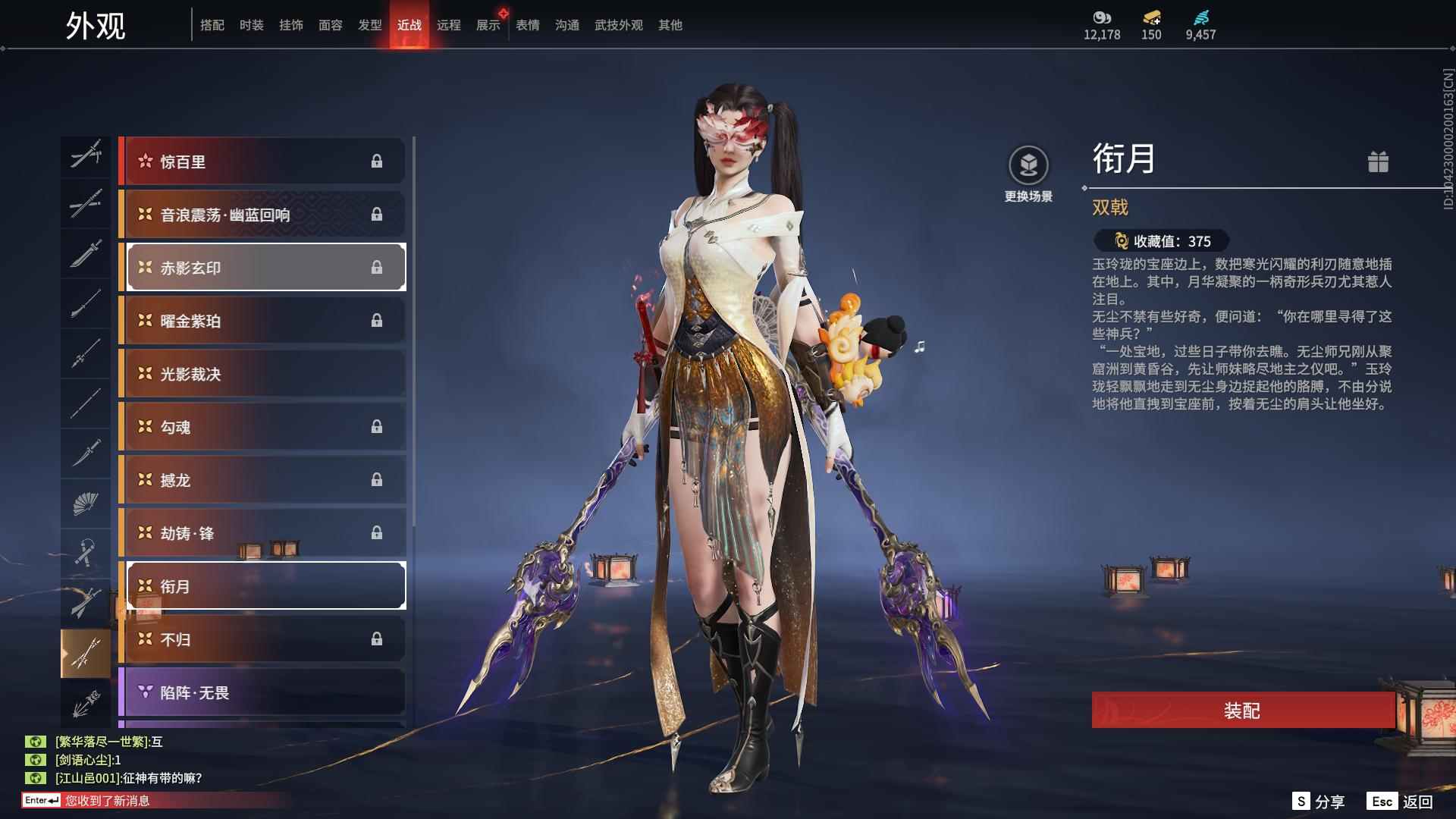Viewport: 1456px width, 819px height.
Task: Switch to the 时装 tab
Action: [251, 24]
